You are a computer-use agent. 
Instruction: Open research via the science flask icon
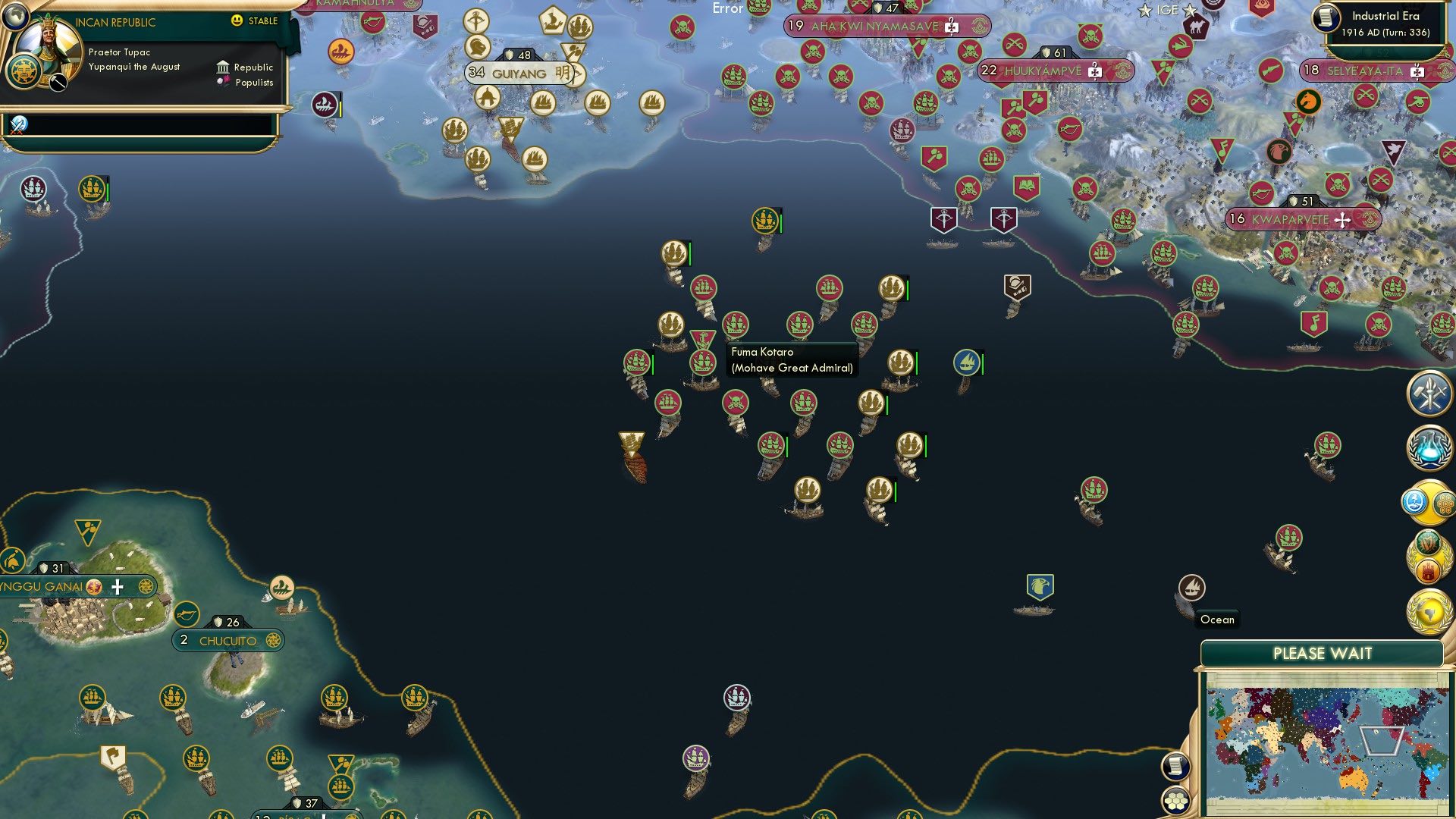(x=1429, y=446)
